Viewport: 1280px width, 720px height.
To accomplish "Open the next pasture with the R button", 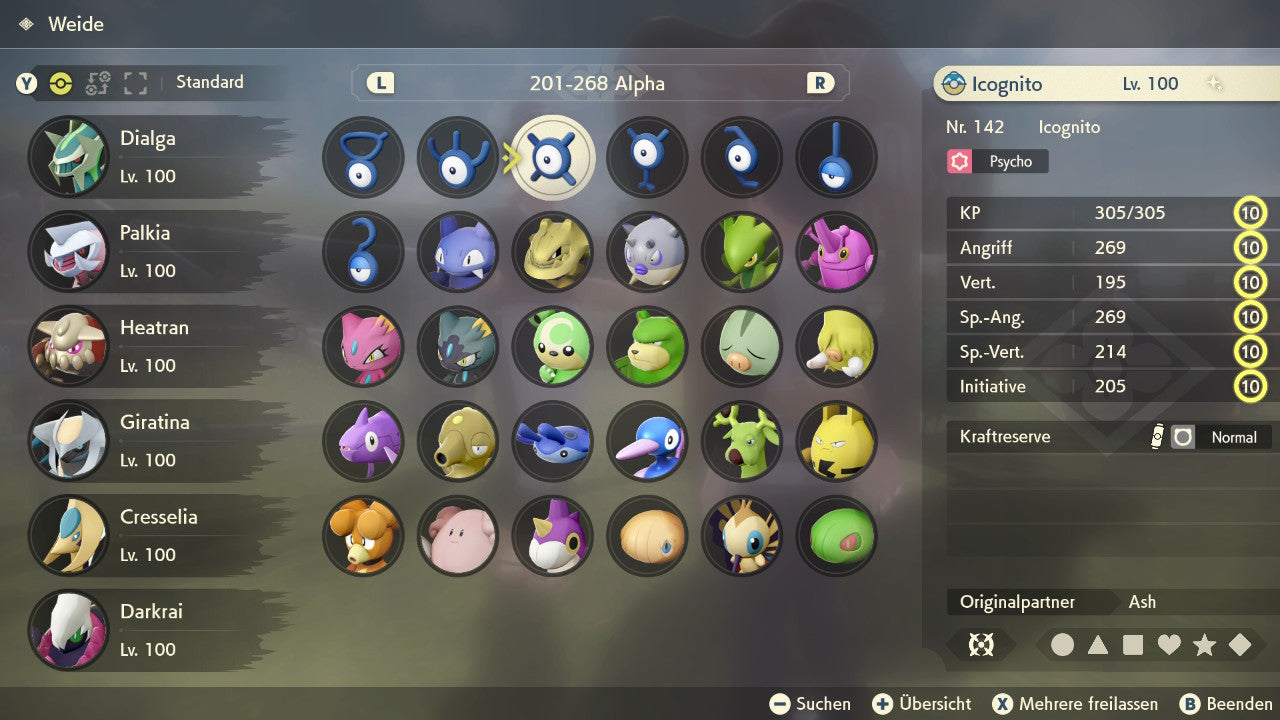I will 820,83.
